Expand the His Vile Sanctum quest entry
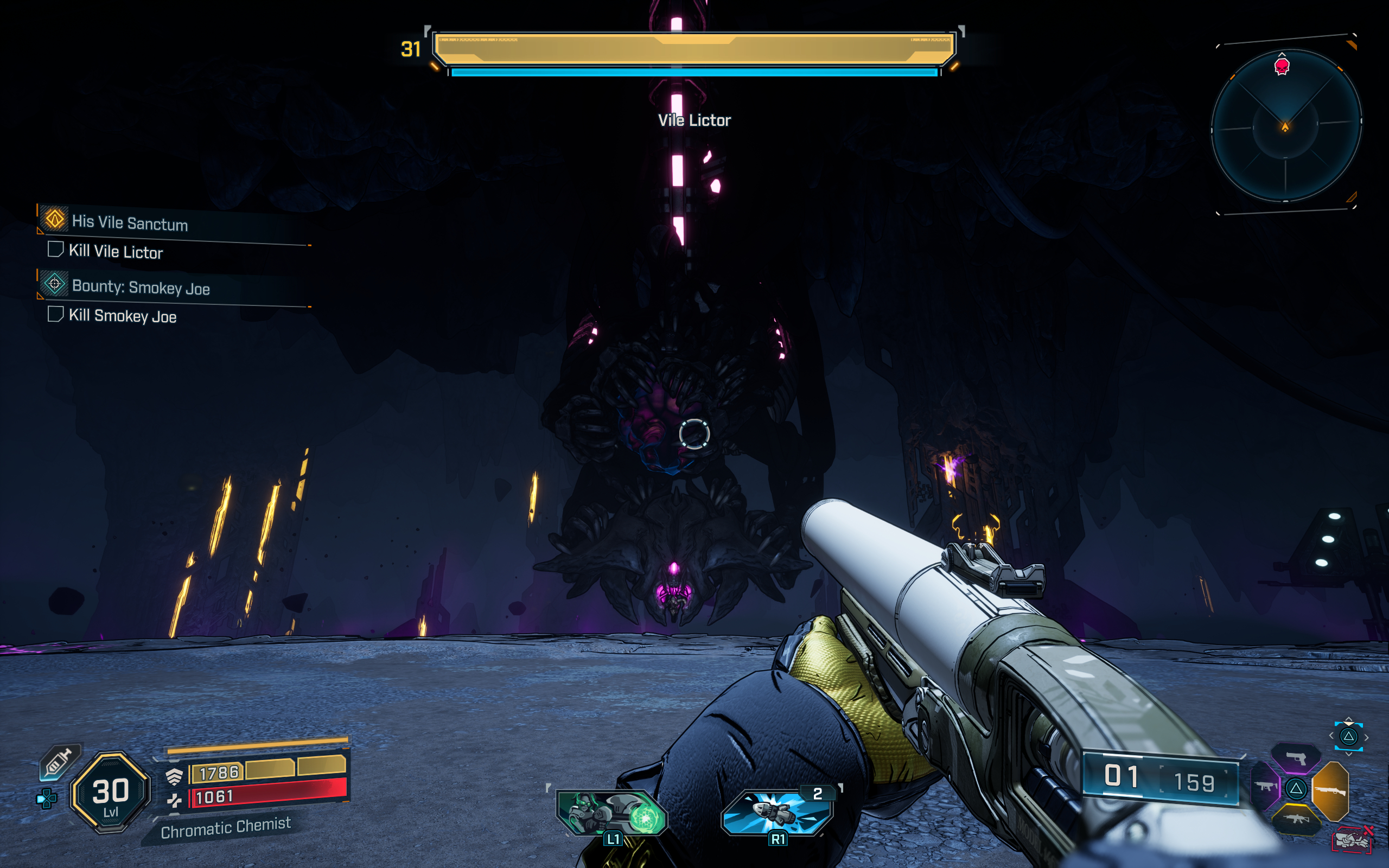The height and width of the screenshot is (868, 1389). 129,224
